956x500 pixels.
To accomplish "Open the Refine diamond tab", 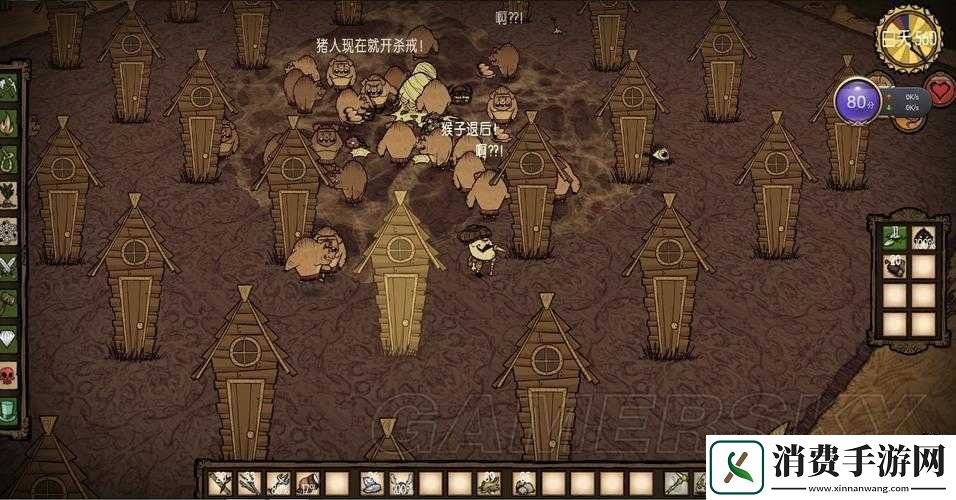I will click(x=8, y=338).
